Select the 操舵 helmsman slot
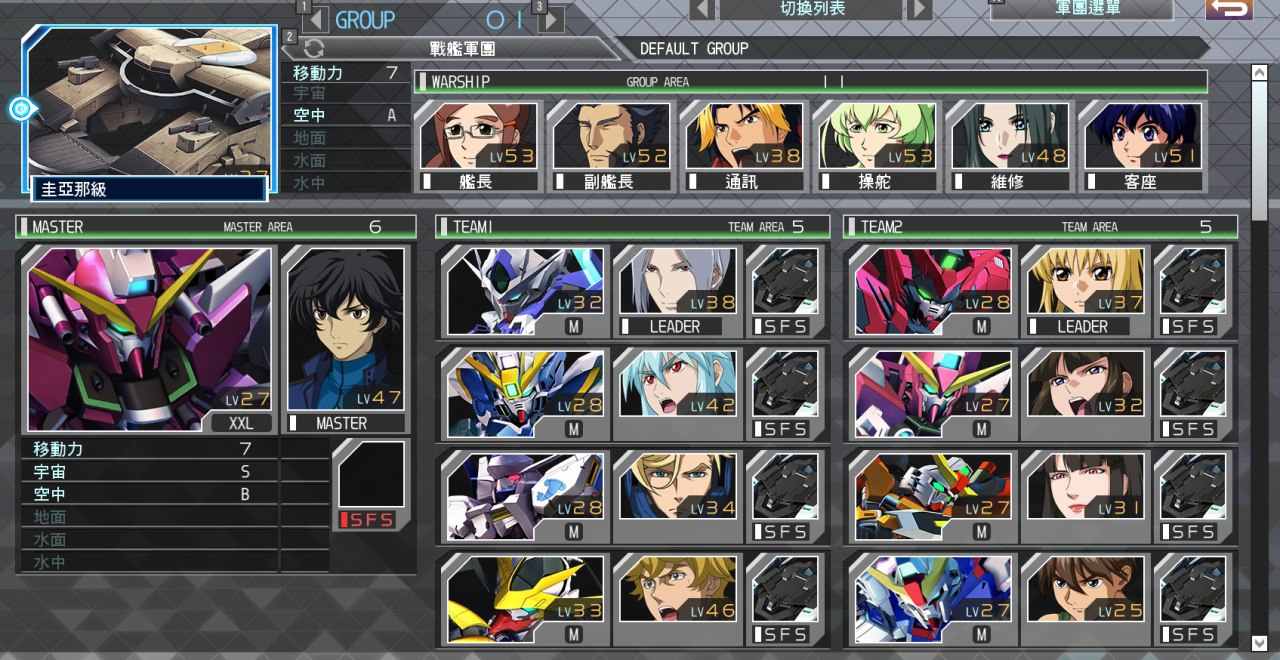This screenshot has width=1280, height=660. point(875,146)
